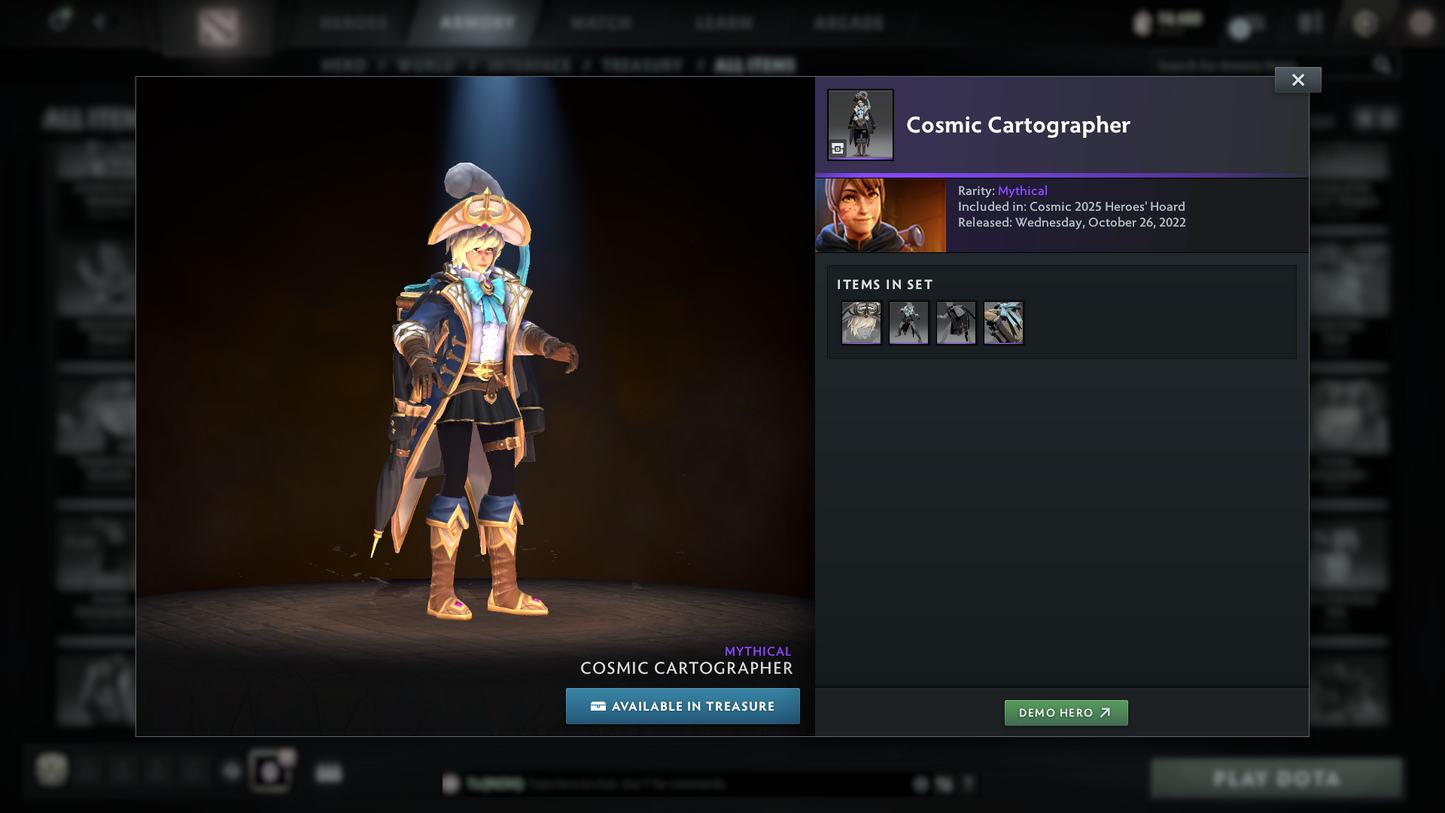This screenshot has width=1445, height=813.
Task: Click the Demo Hero button
Action: point(1066,713)
